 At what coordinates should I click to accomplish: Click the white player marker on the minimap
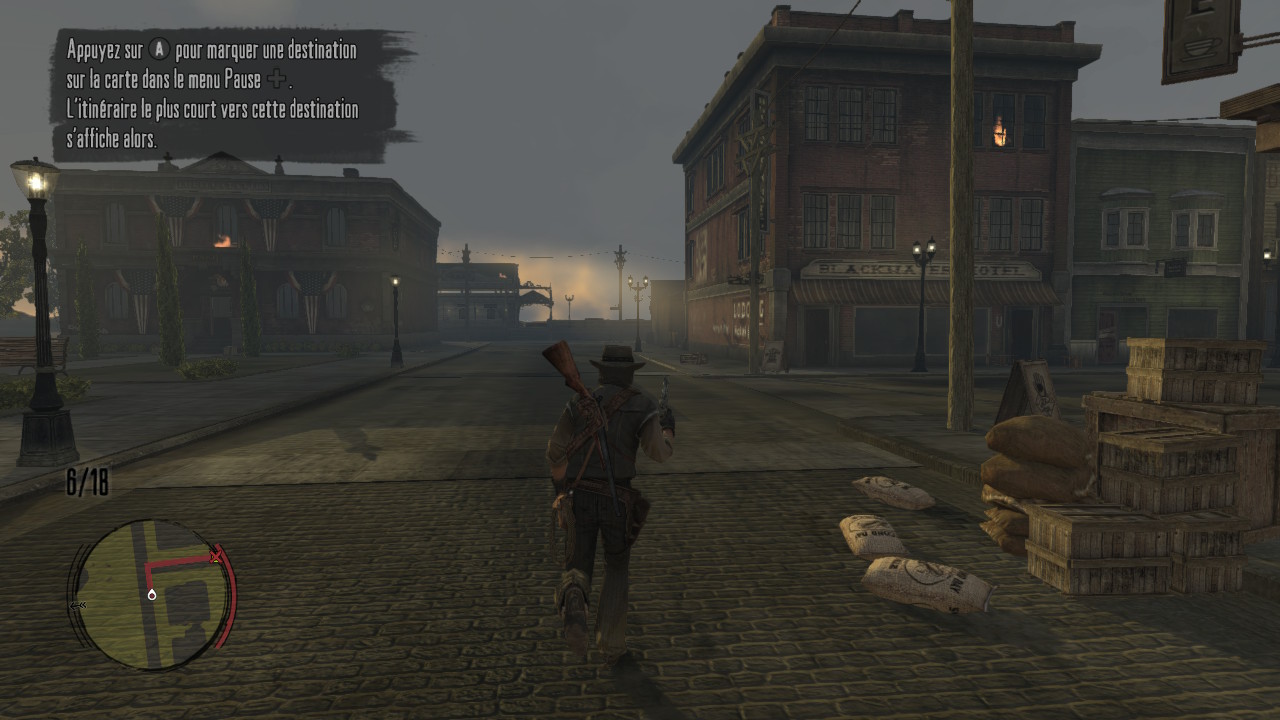coord(152,594)
